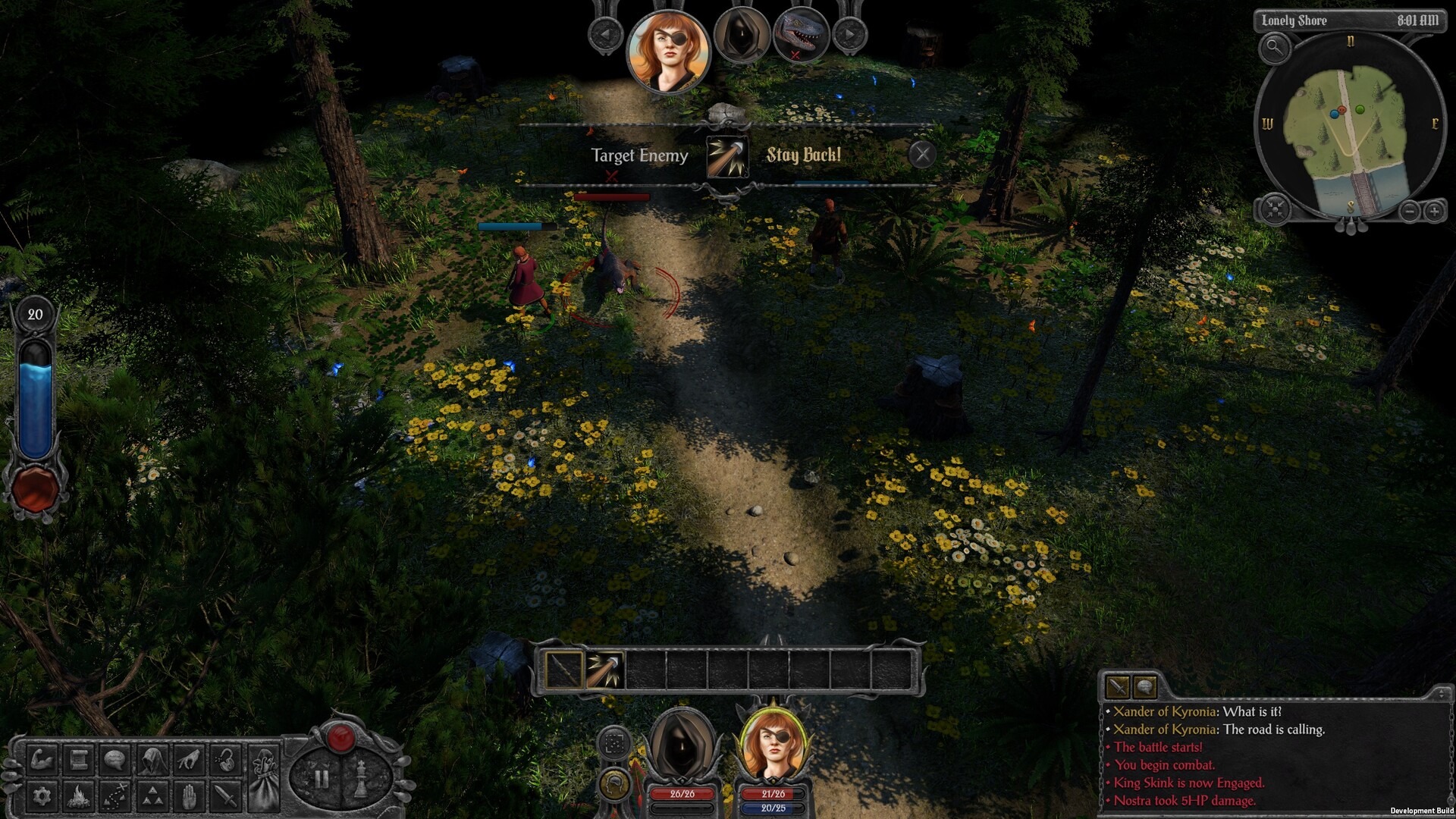Toggle combat log sword filter
Screen dimensions: 1456x819
[x=1117, y=687]
